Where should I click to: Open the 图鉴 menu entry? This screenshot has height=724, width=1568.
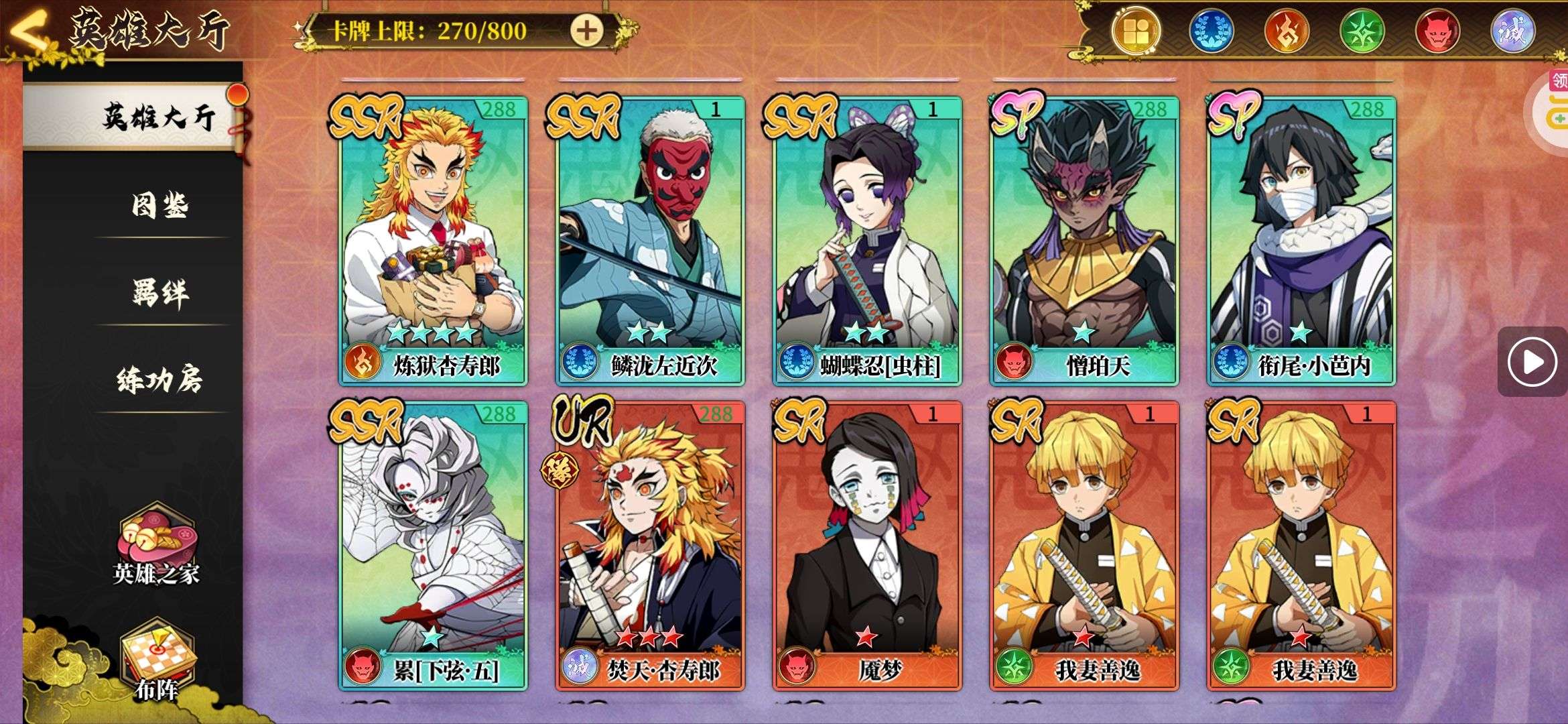(159, 205)
